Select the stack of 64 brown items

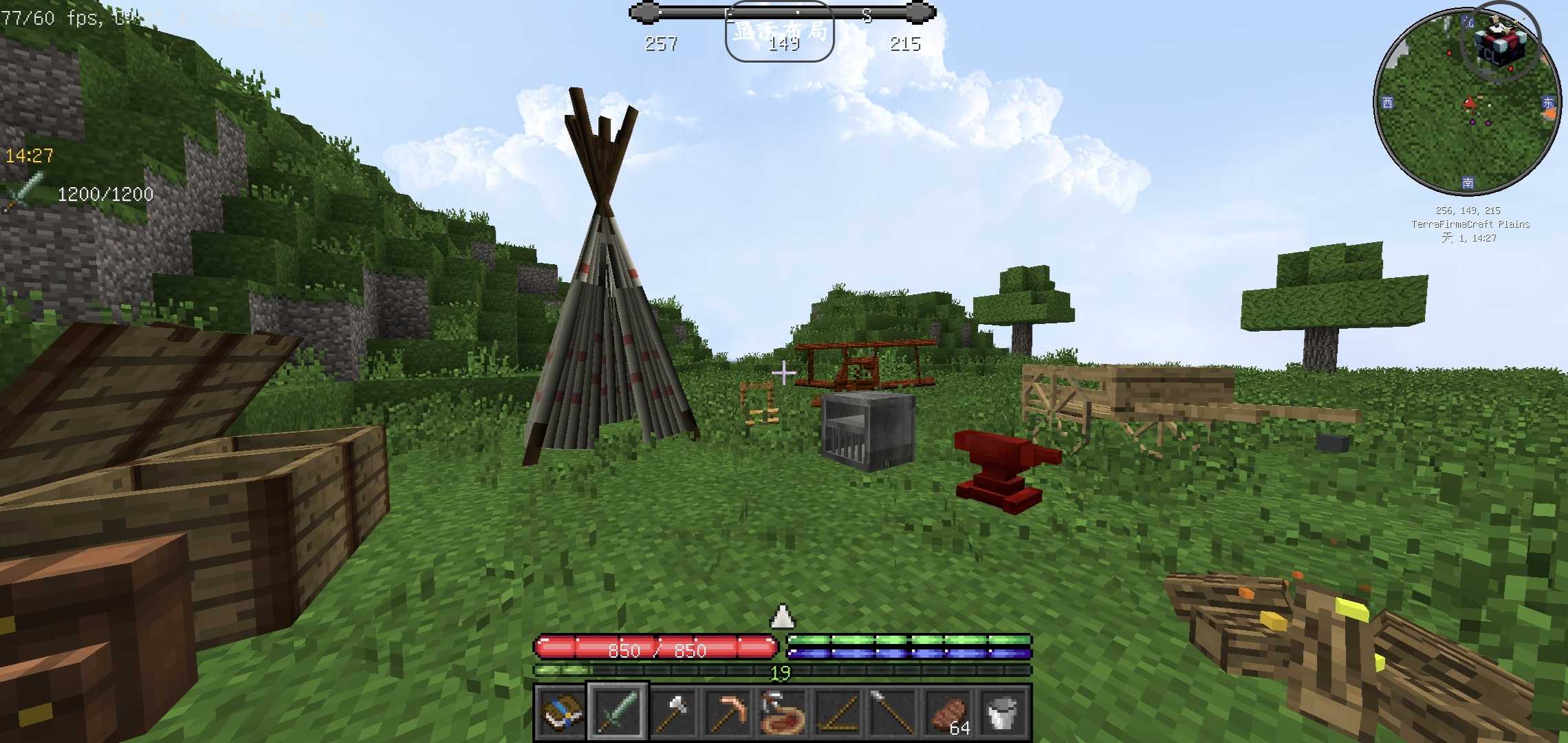[948, 713]
